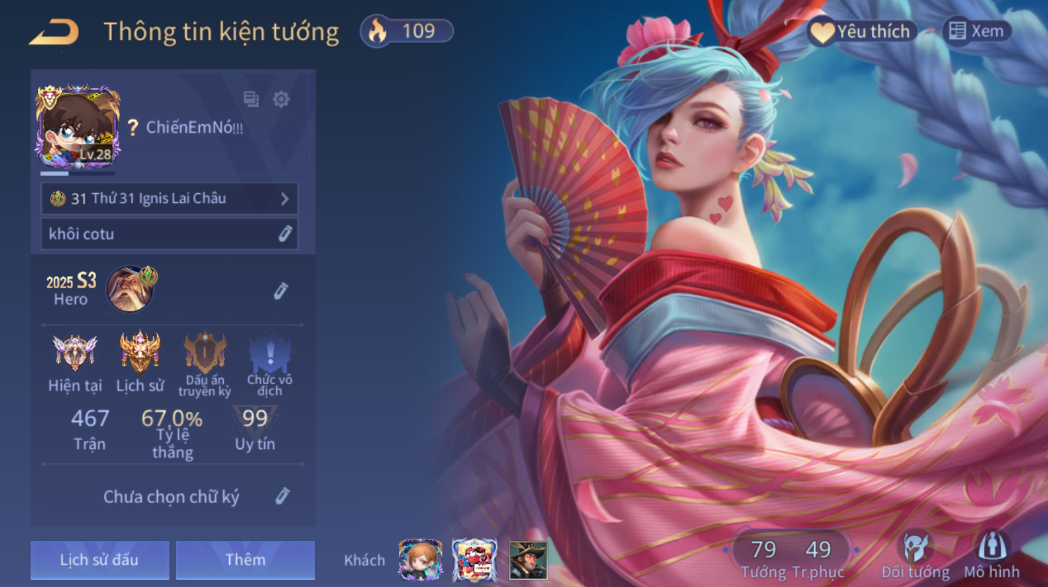Open the copy icon beside the gear

(251, 99)
